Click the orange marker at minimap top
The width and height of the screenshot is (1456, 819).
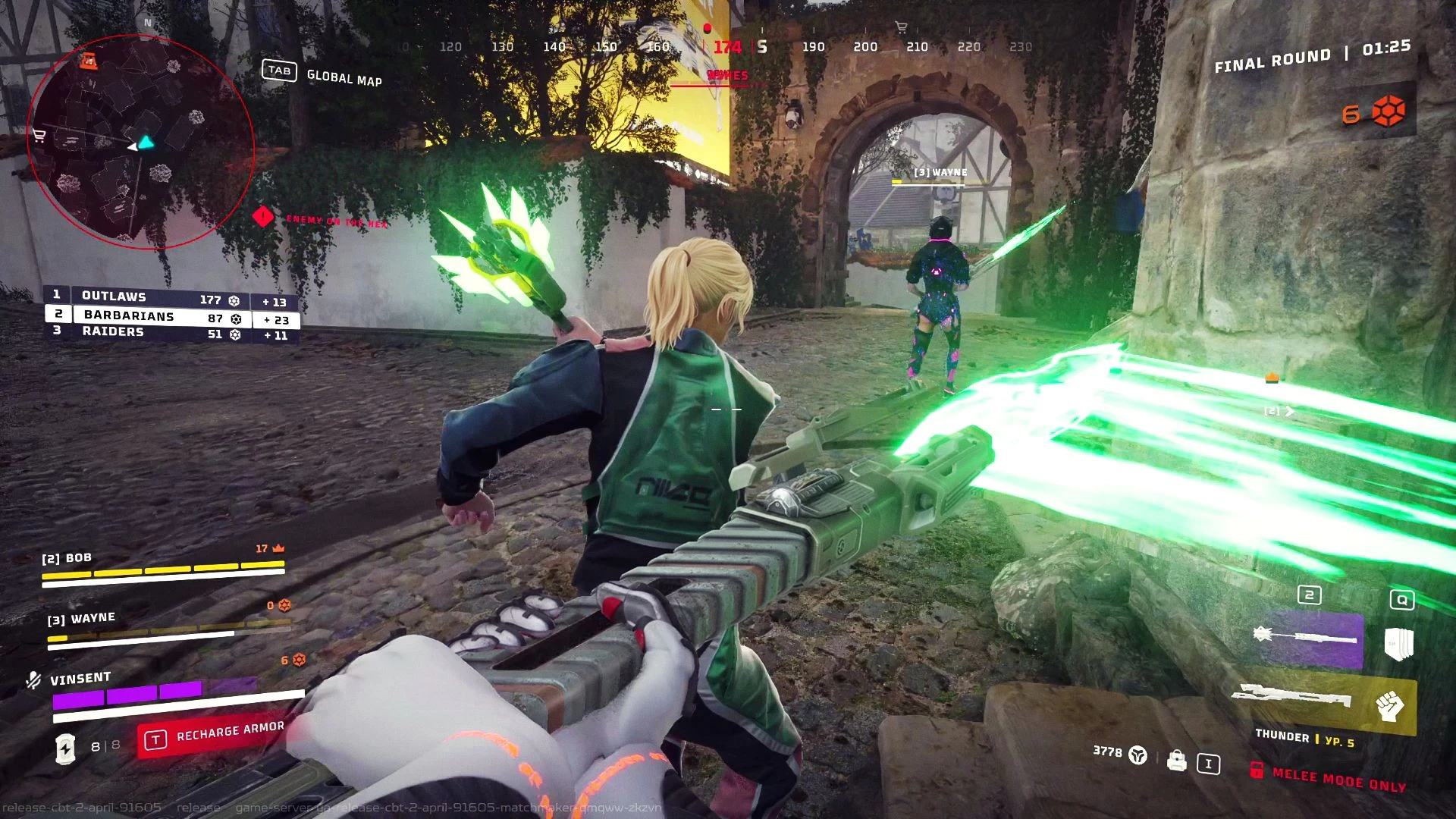pyautogui.click(x=89, y=61)
